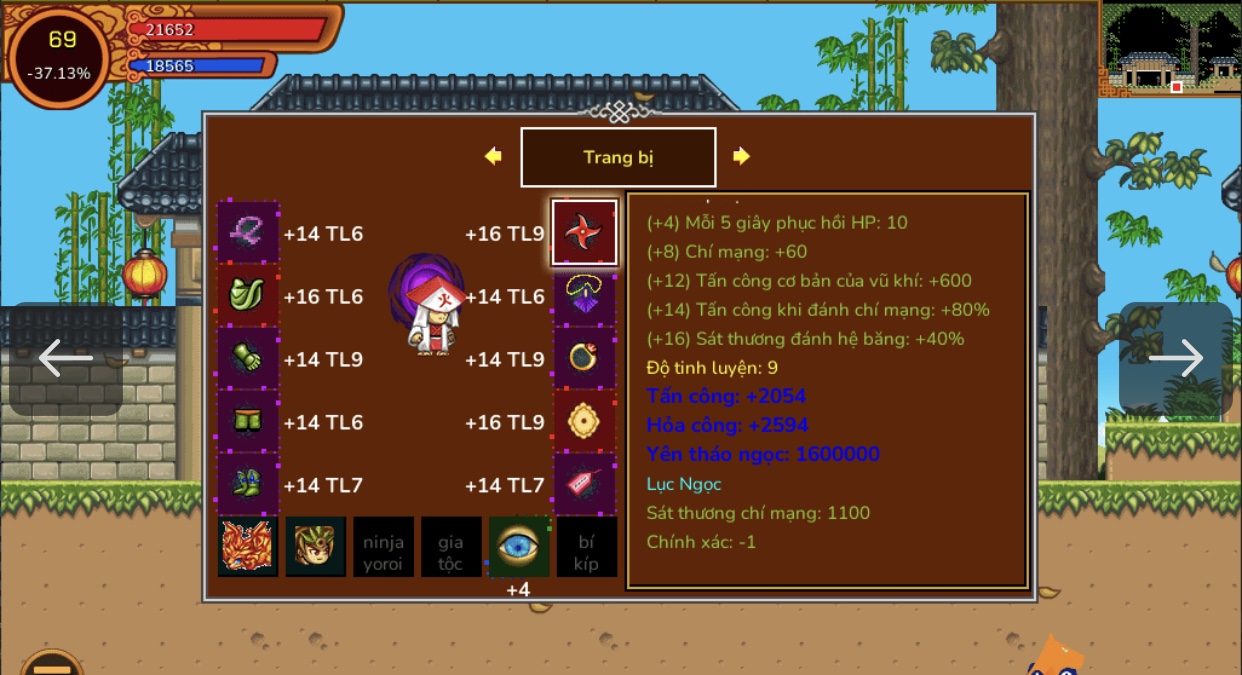The width and height of the screenshot is (1242, 675).
Task: Pick the green pants slot
Action: click(248, 422)
